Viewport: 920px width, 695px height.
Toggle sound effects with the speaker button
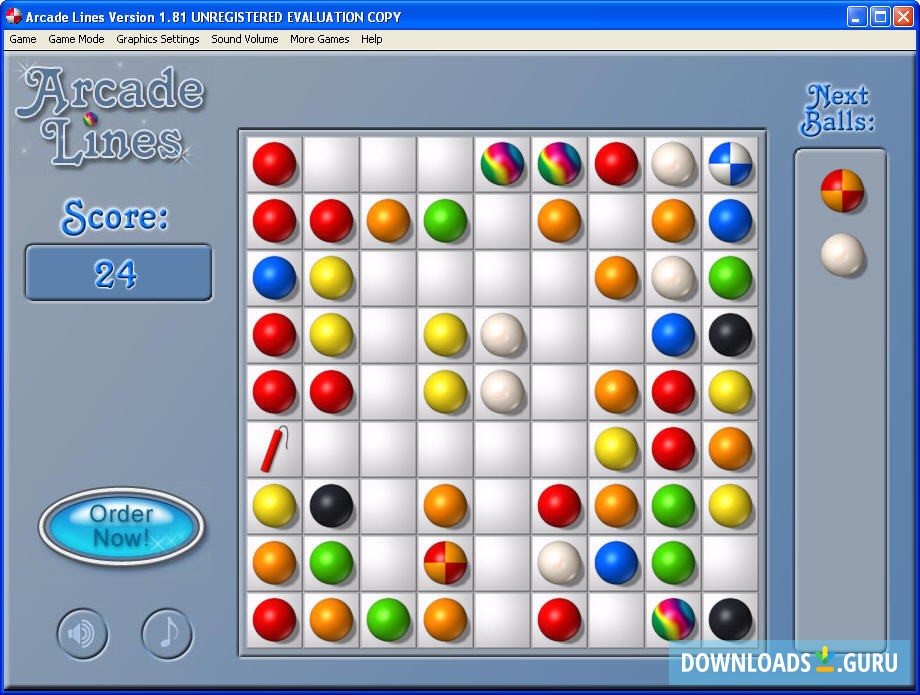coord(82,633)
